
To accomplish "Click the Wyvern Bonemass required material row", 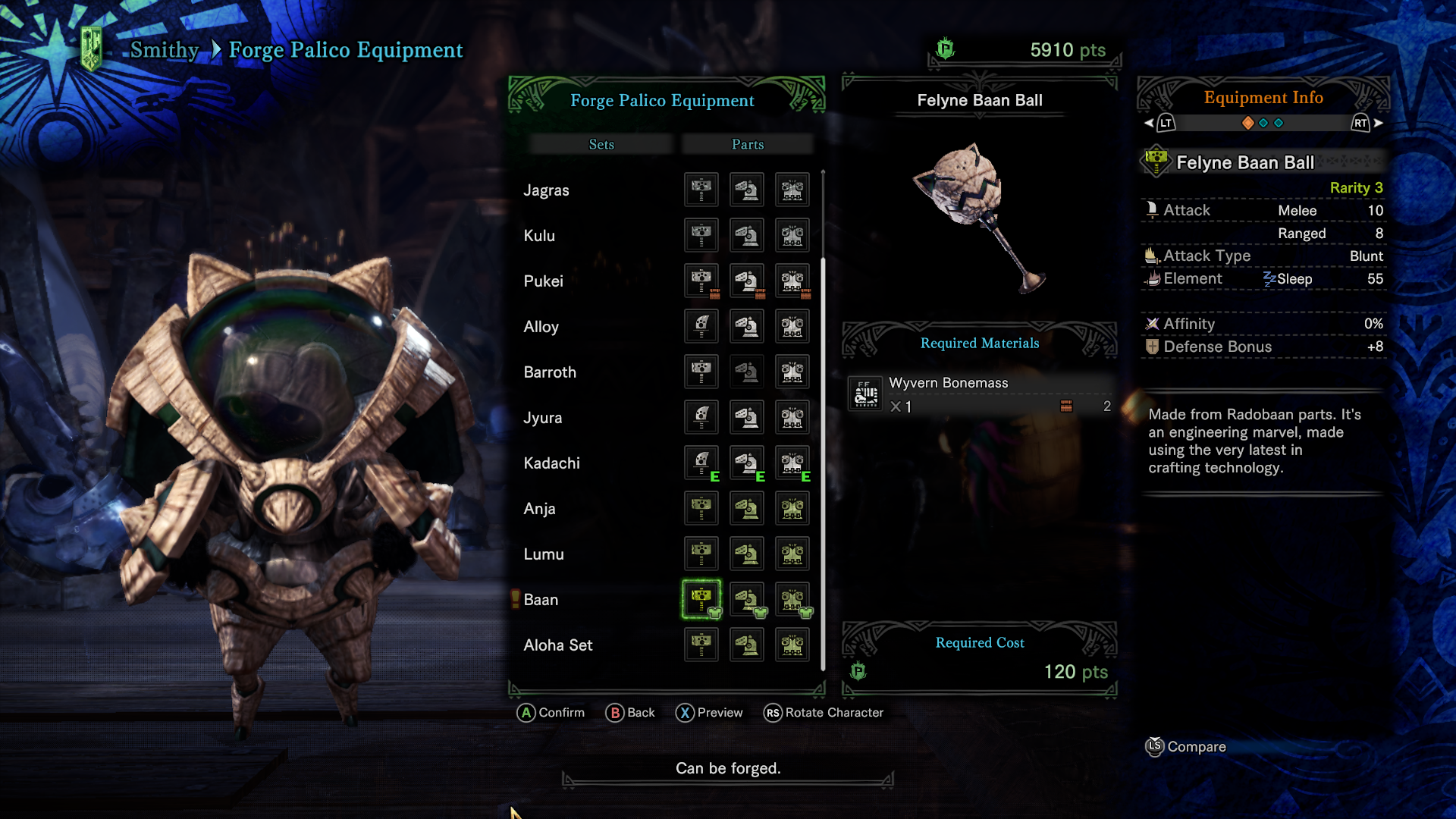I will click(x=980, y=394).
